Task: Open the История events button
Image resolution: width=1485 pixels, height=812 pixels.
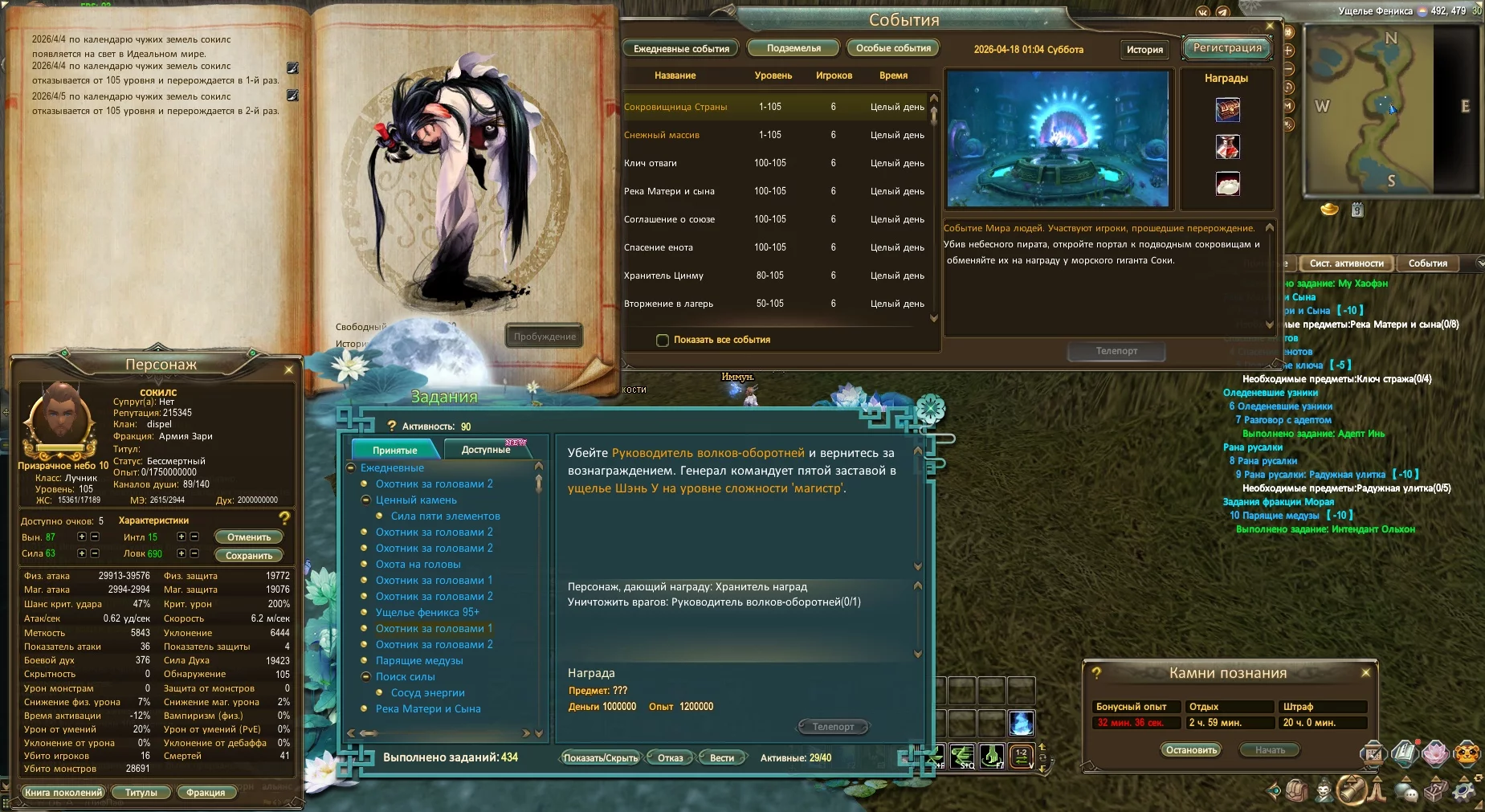Action: click(x=1144, y=49)
